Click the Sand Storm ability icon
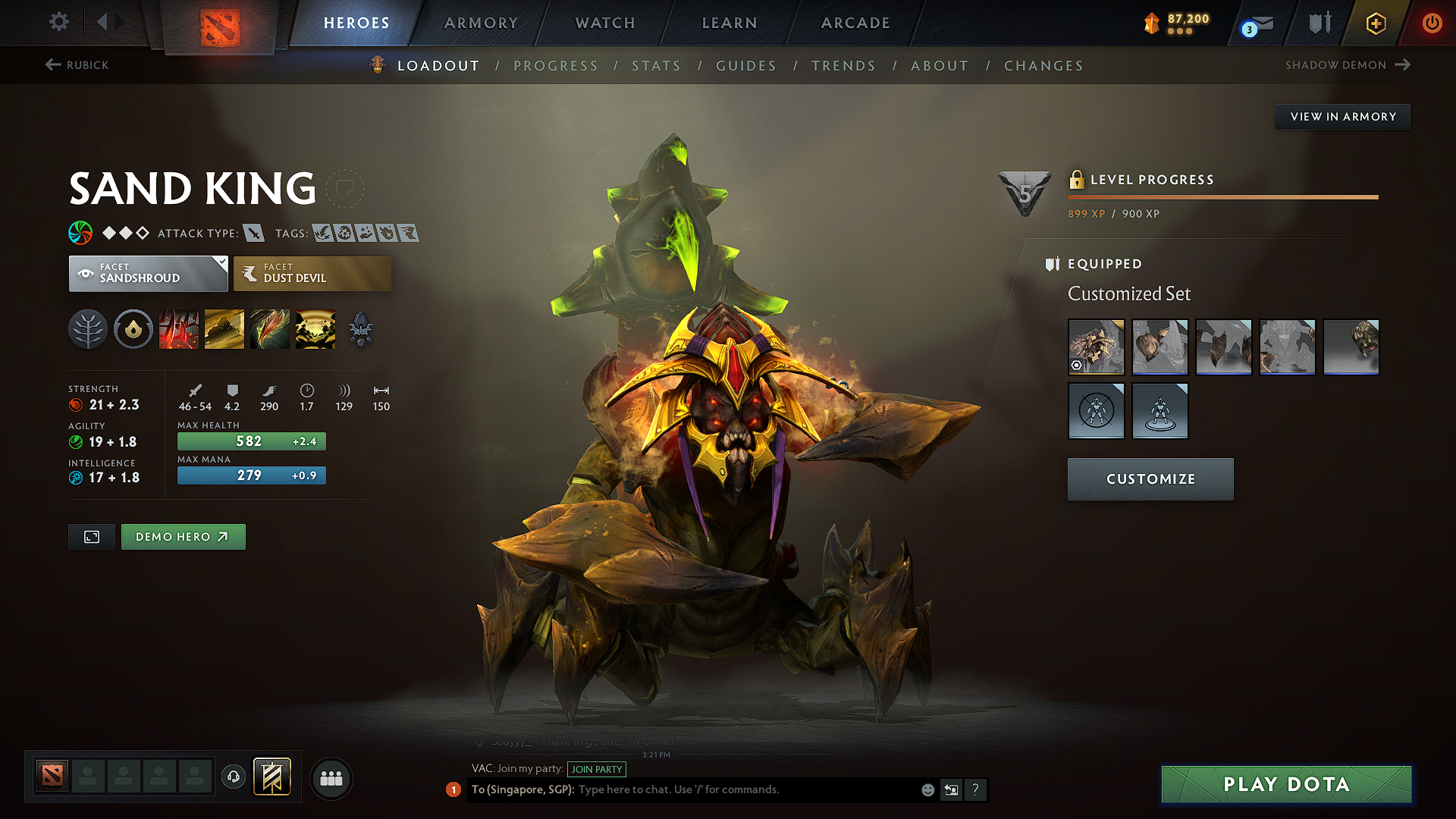The height and width of the screenshot is (819, 1456). tap(224, 329)
